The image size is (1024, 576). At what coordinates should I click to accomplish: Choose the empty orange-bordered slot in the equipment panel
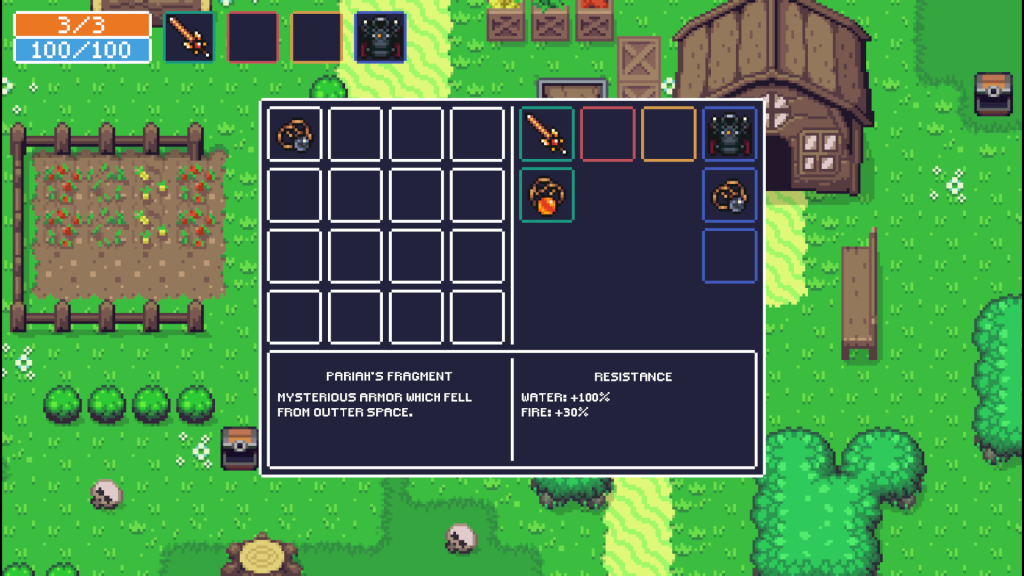point(669,134)
